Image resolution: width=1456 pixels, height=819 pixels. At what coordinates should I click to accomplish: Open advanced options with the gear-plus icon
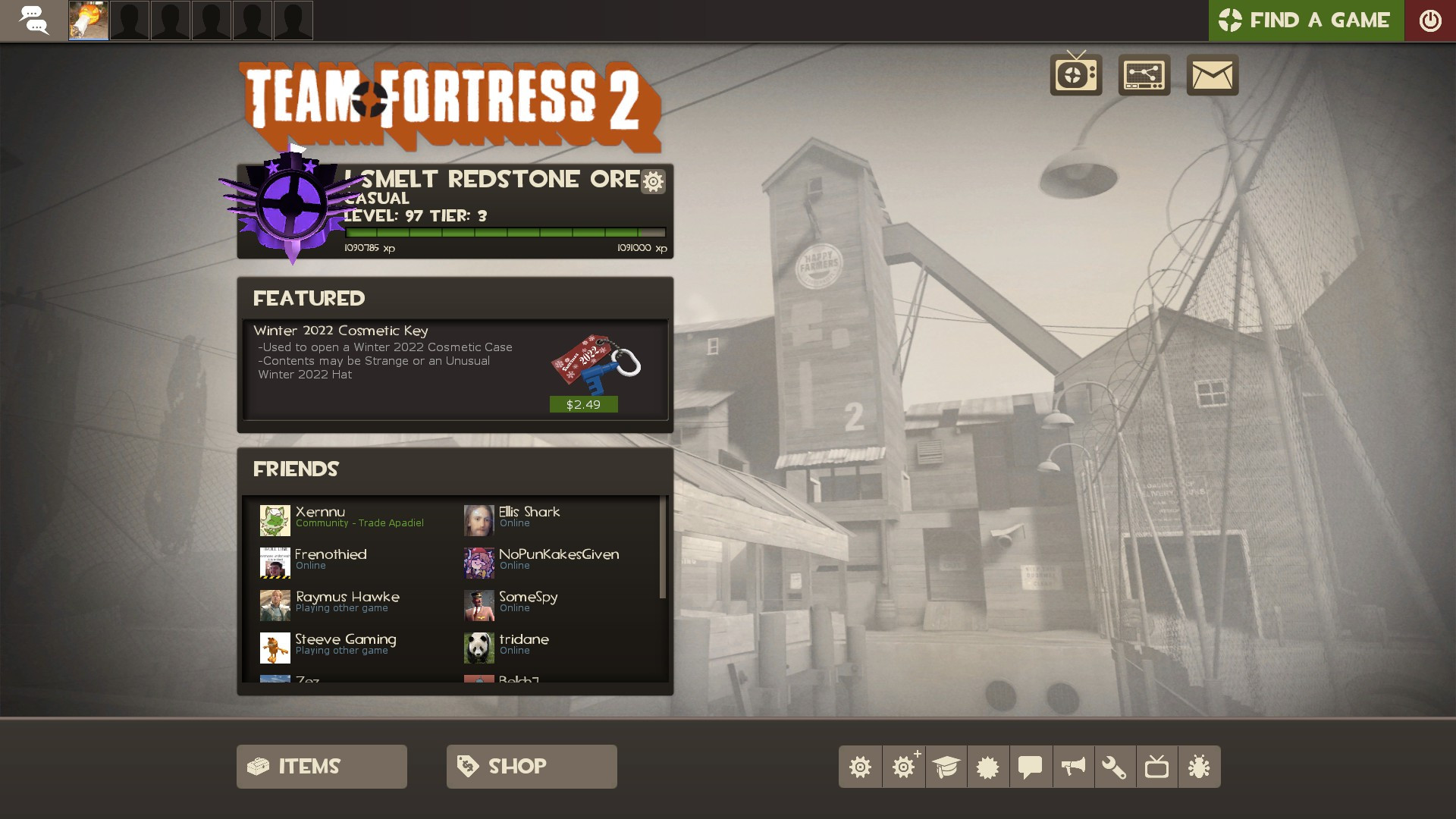coord(903,766)
